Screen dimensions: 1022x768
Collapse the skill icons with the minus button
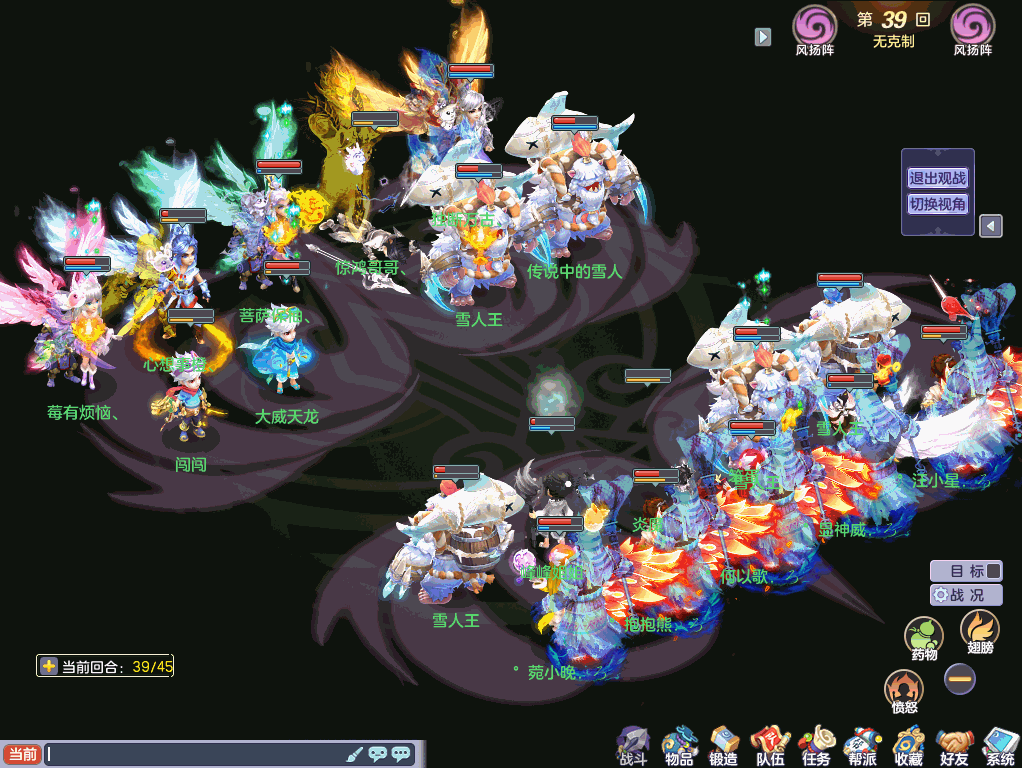[960, 679]
